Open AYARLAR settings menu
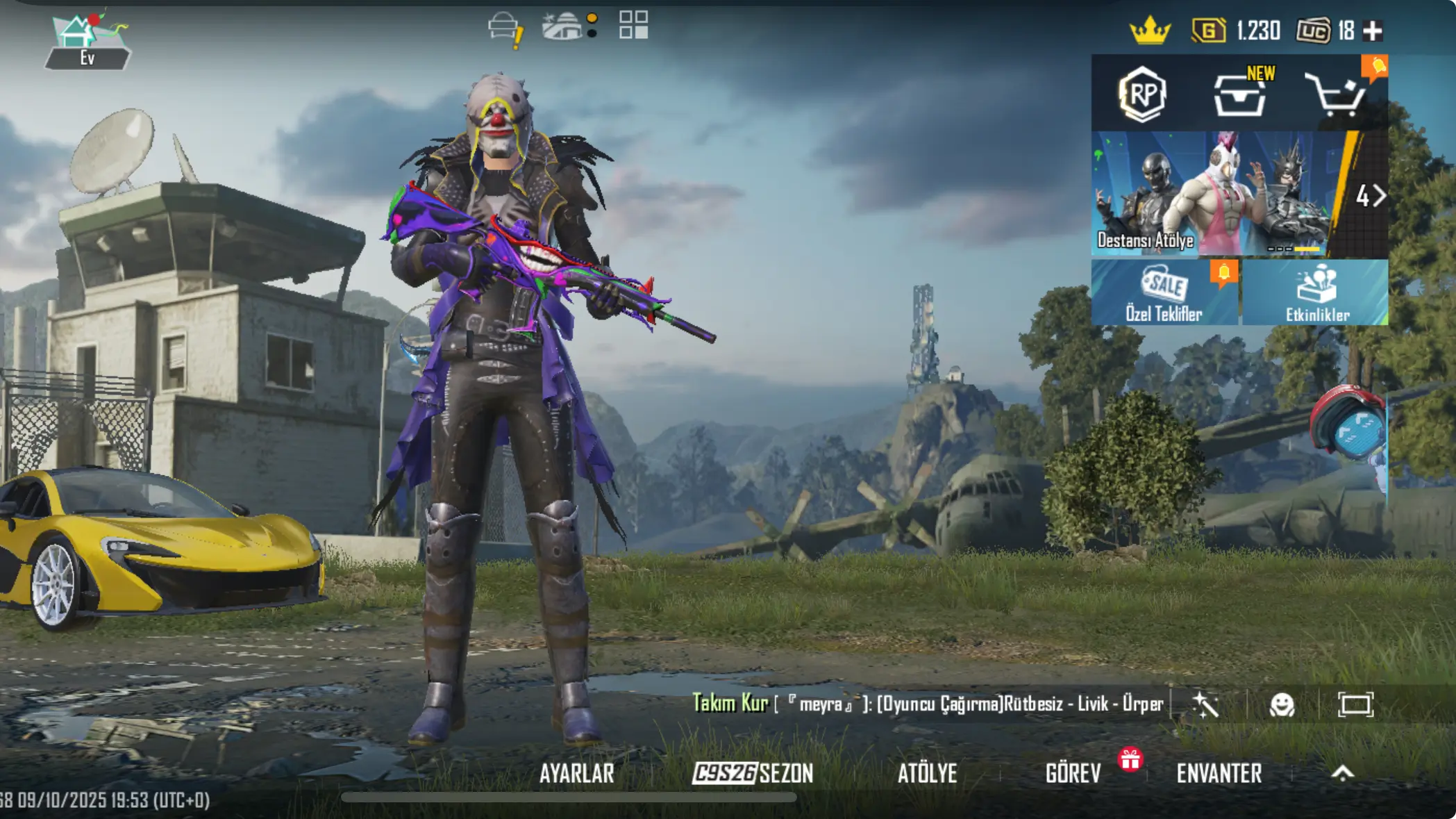The image size is (1456, 819). point(576,773)
